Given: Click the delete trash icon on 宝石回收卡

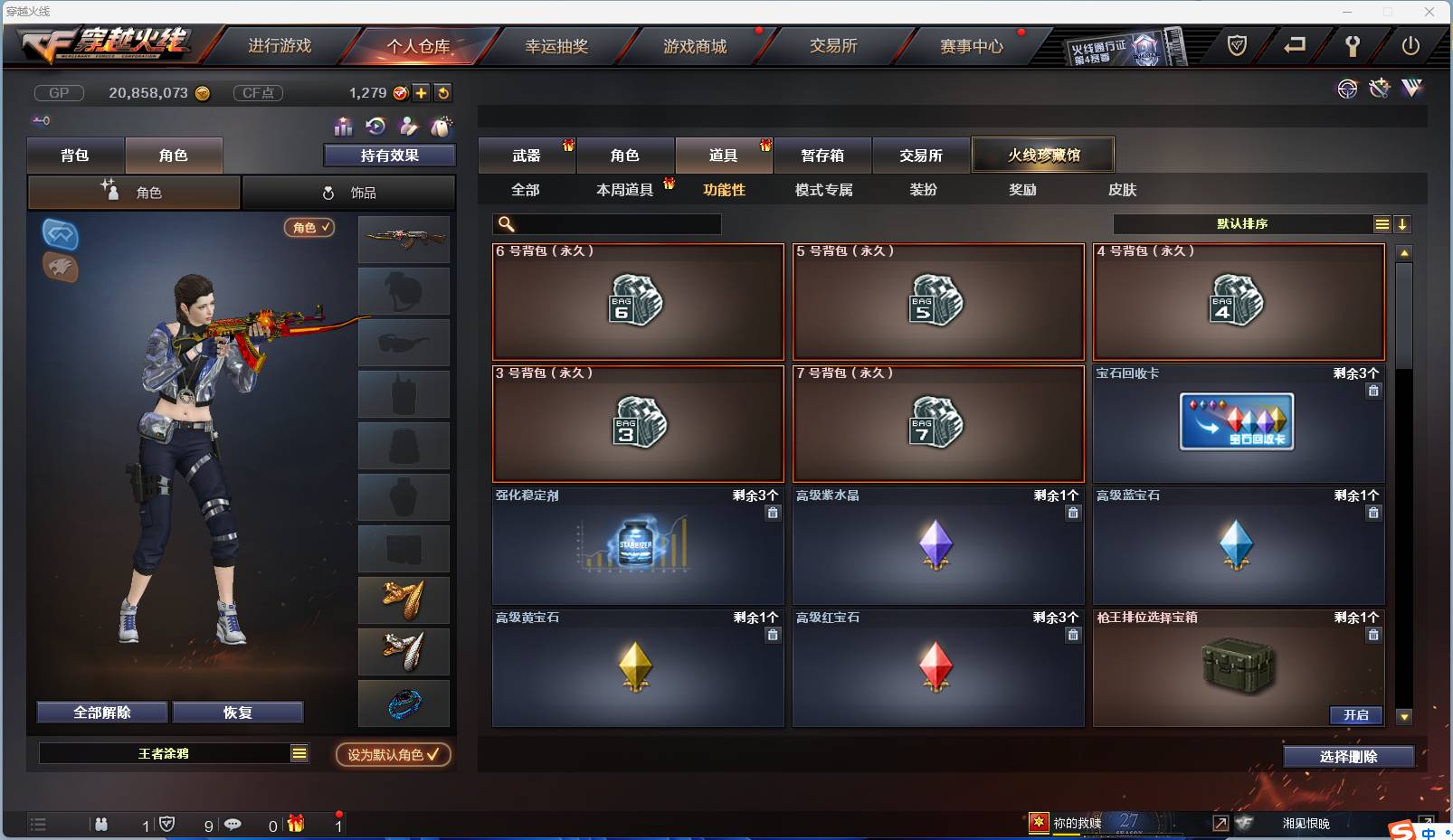Looking at the screenshot, I should (x=1373, y=391).
